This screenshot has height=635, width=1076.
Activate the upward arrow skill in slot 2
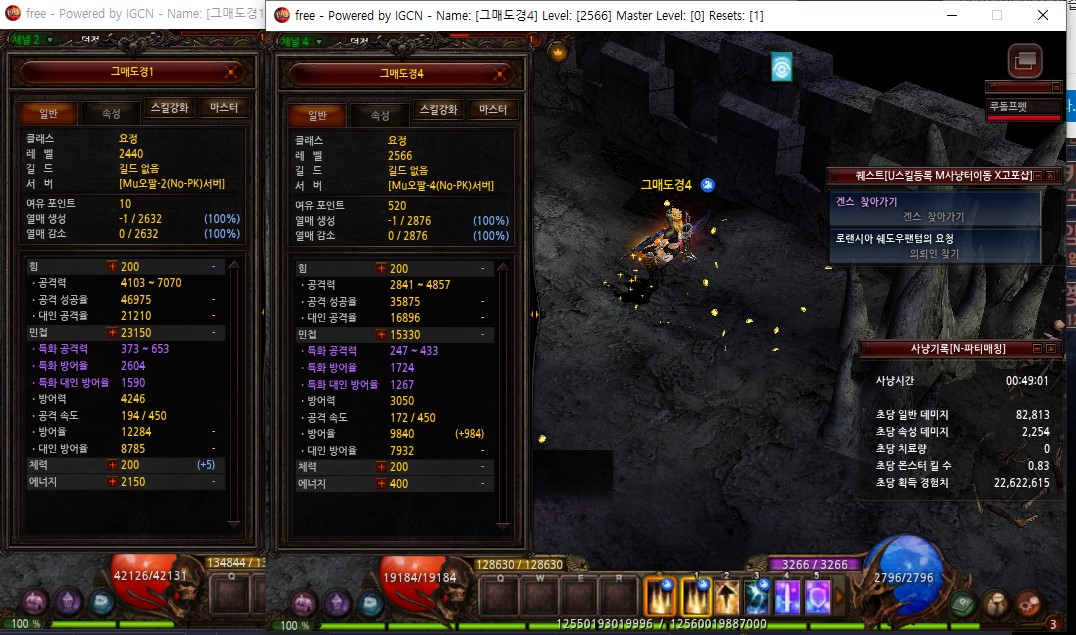727,597
